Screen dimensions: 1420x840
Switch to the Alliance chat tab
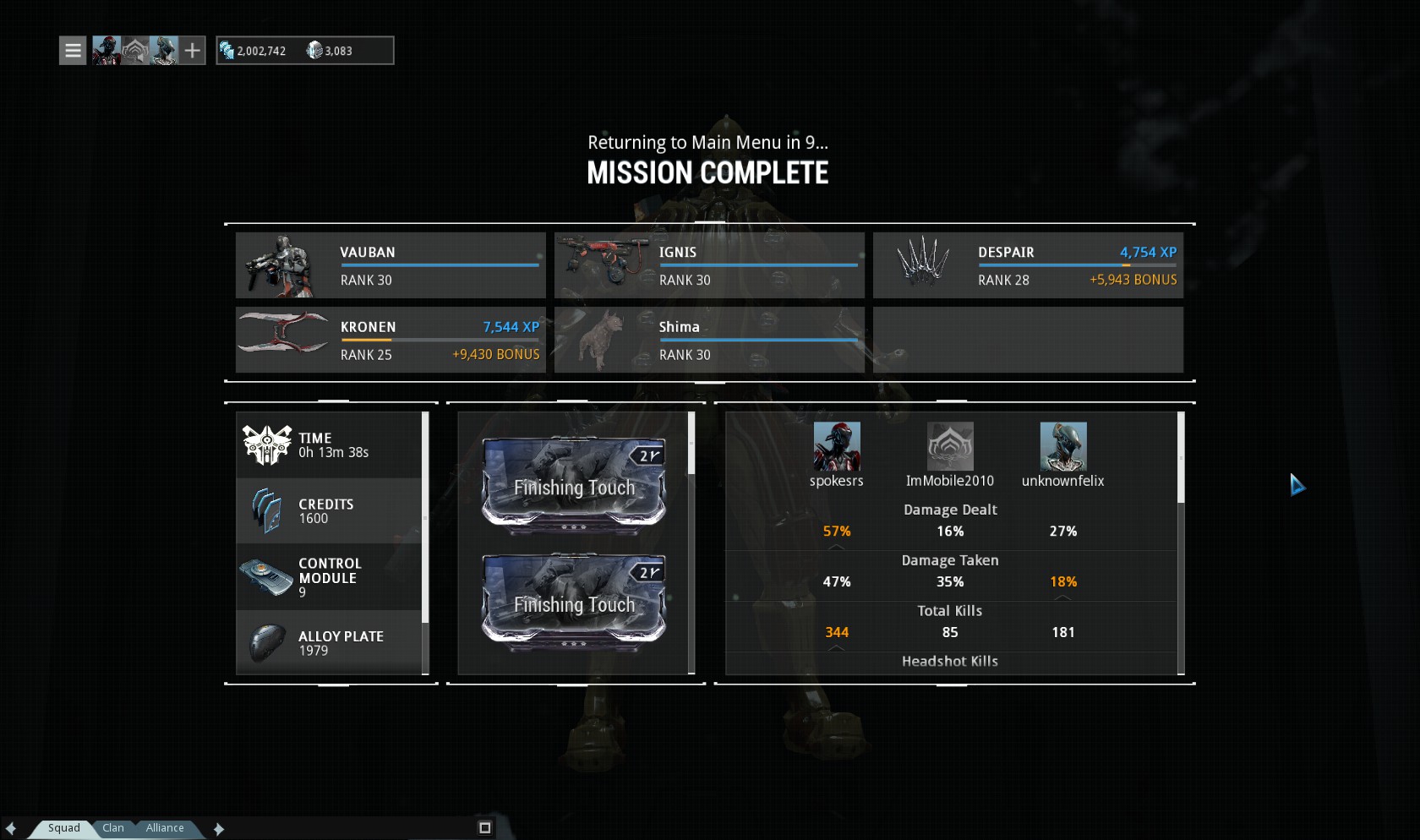pos(165,828)
